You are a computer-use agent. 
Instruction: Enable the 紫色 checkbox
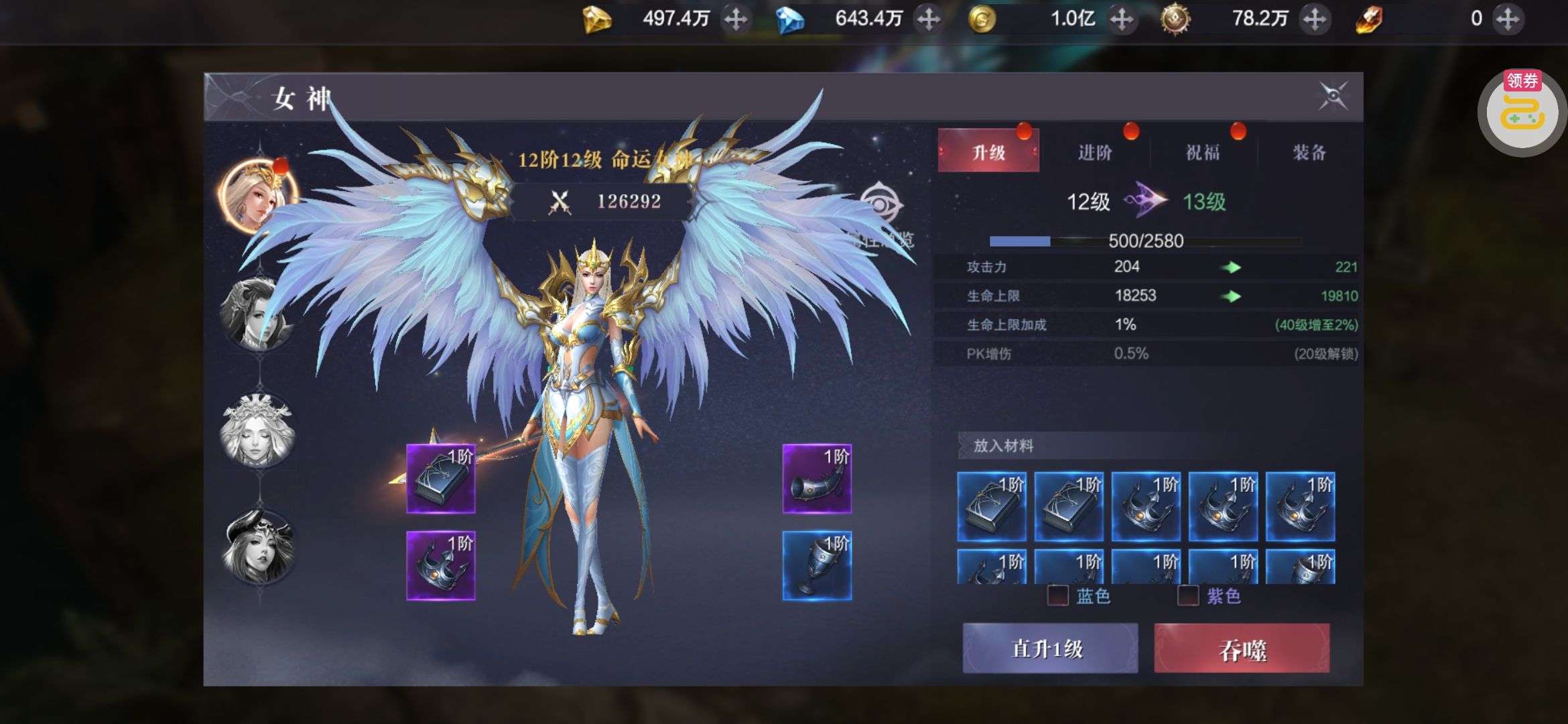(1188, 595)
